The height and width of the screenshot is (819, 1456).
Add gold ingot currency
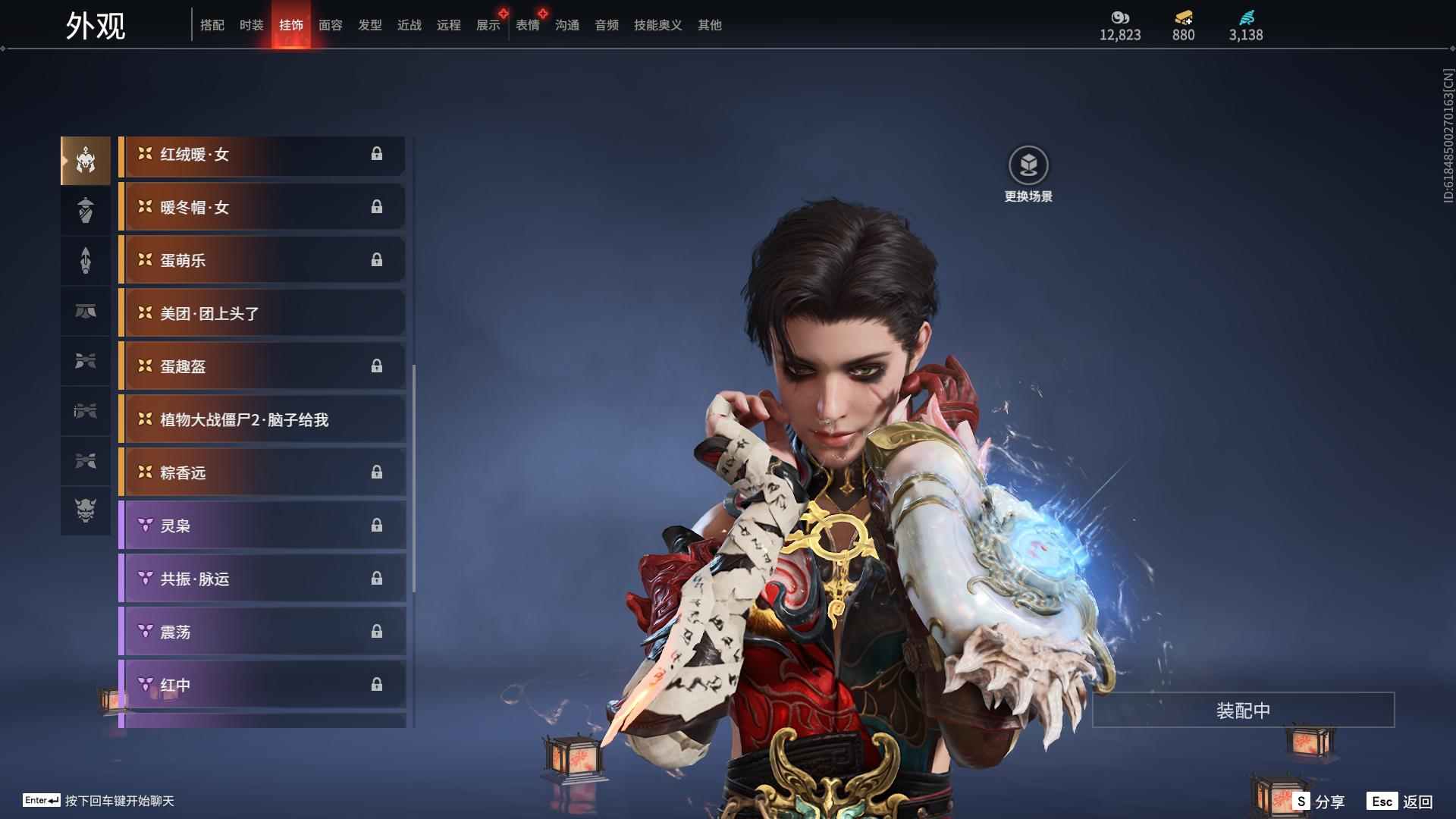[x=1183, y=18]
